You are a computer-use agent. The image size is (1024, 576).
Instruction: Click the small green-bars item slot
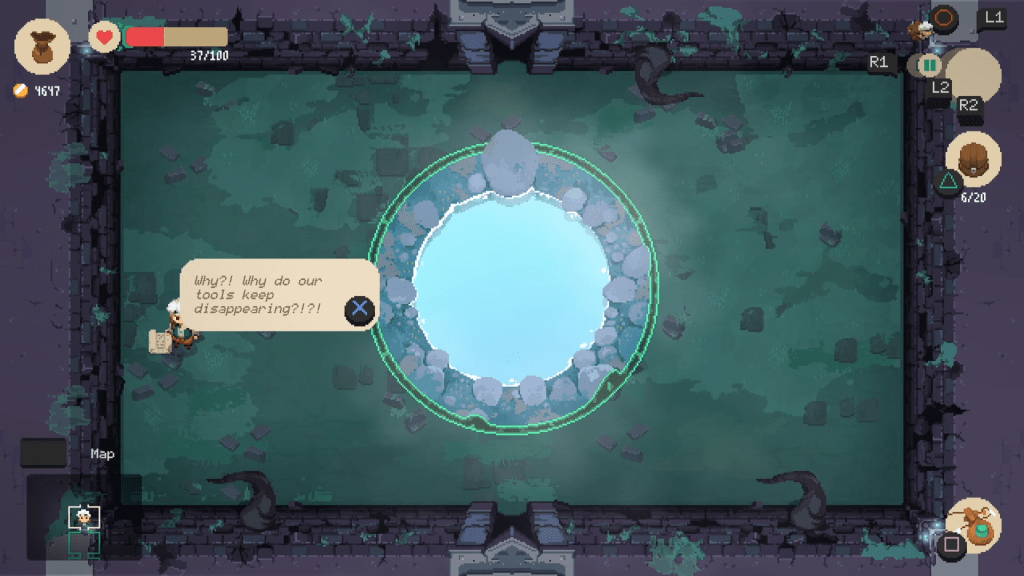click(x=930, y=65)
